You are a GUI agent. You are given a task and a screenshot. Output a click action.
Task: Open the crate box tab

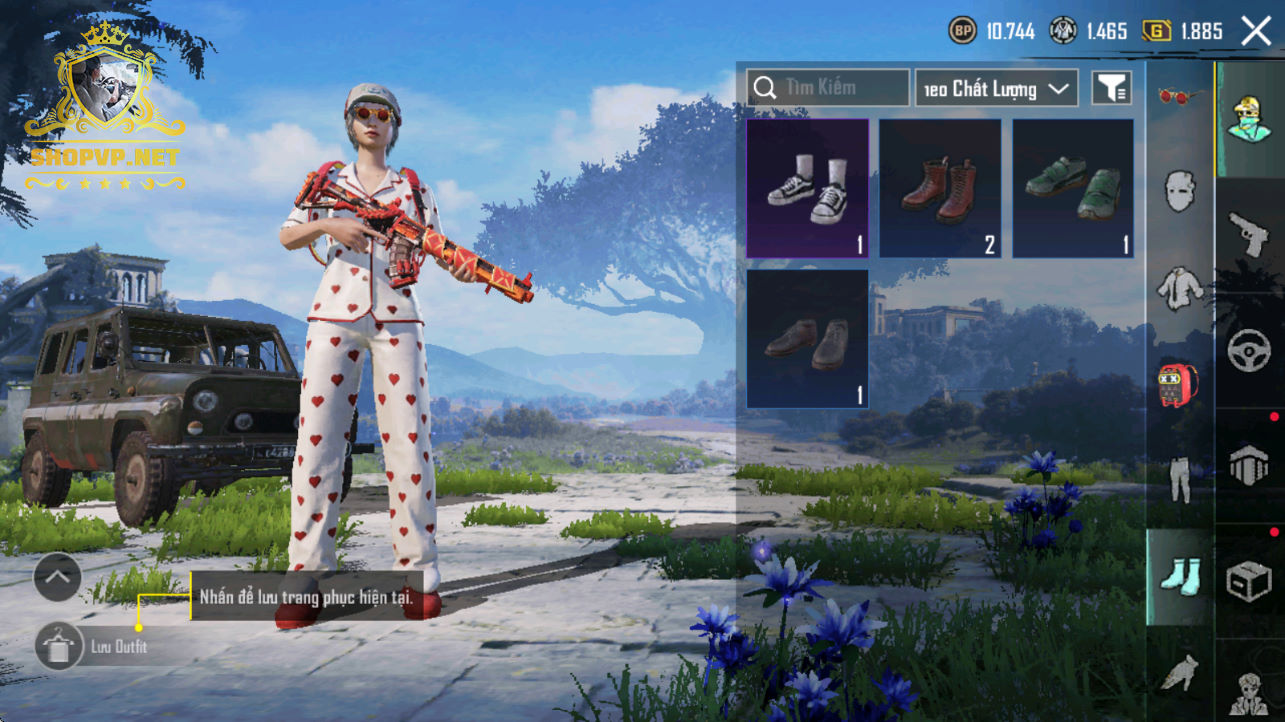[1249, 580]
